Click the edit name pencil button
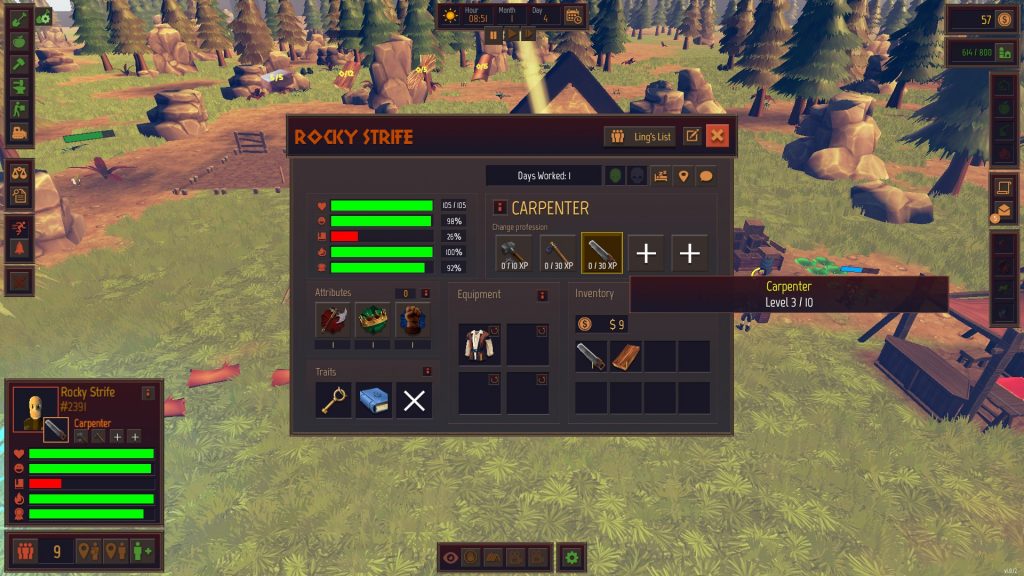Image resolution: width=1024 pixels, height=576 pixels. tap(693, 136)
